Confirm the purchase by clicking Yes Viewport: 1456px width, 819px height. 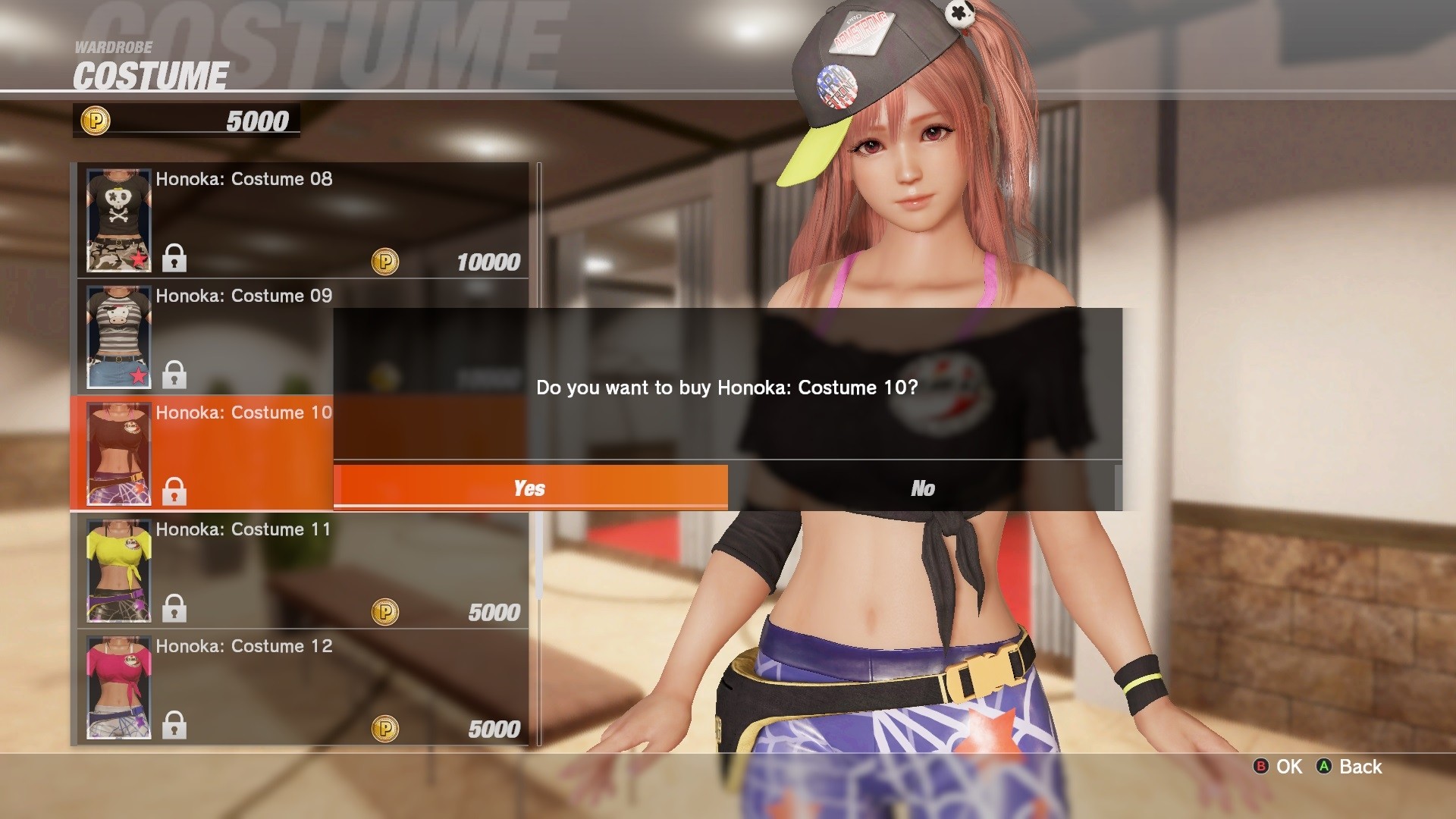click(531, 488)
